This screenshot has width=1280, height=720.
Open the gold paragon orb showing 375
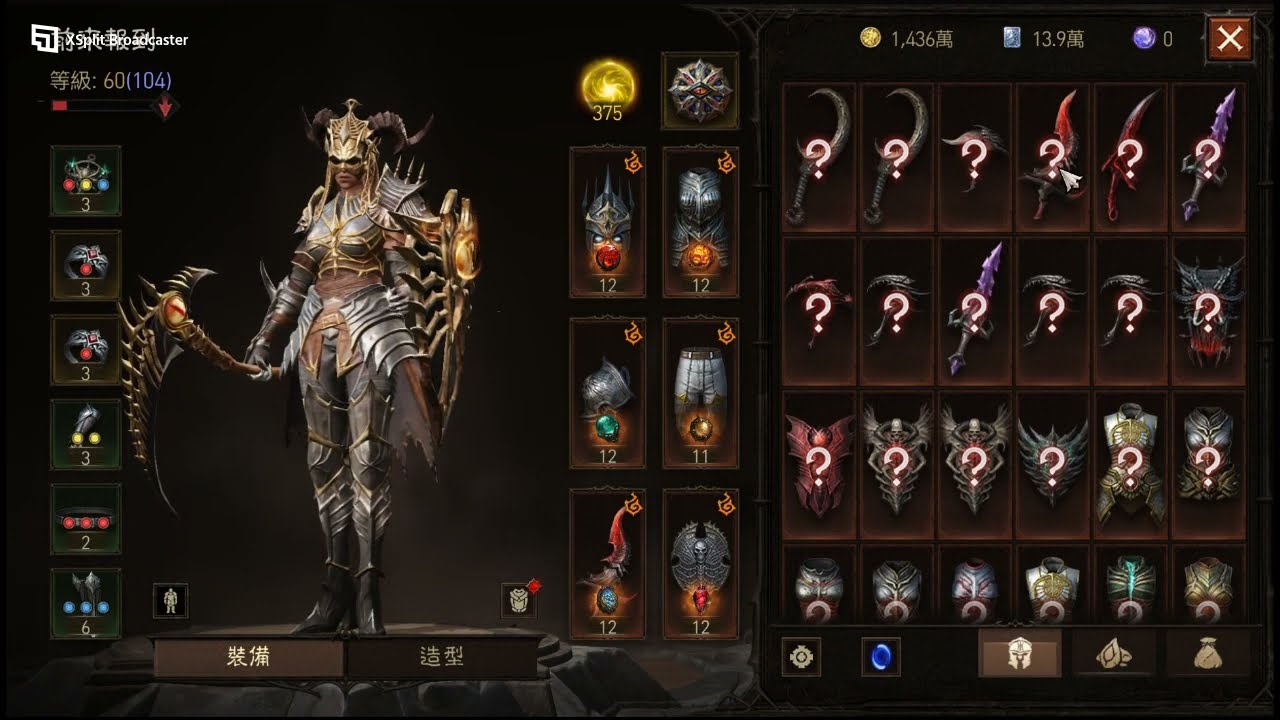(607, 90)
